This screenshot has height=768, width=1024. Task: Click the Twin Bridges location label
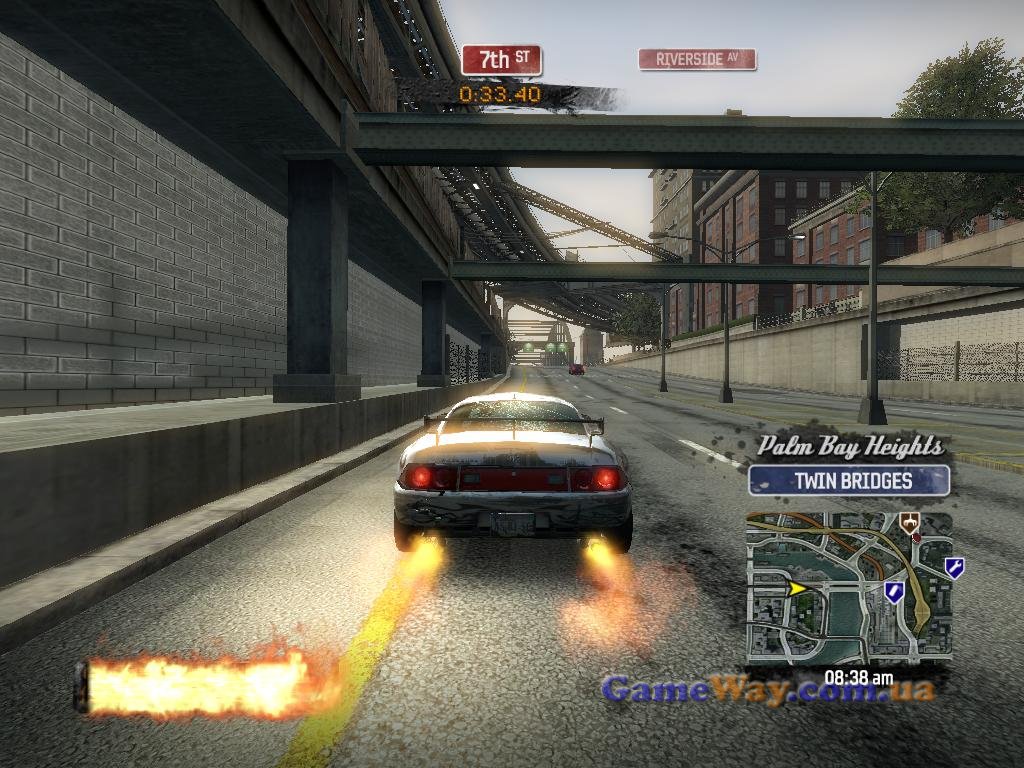849,481
